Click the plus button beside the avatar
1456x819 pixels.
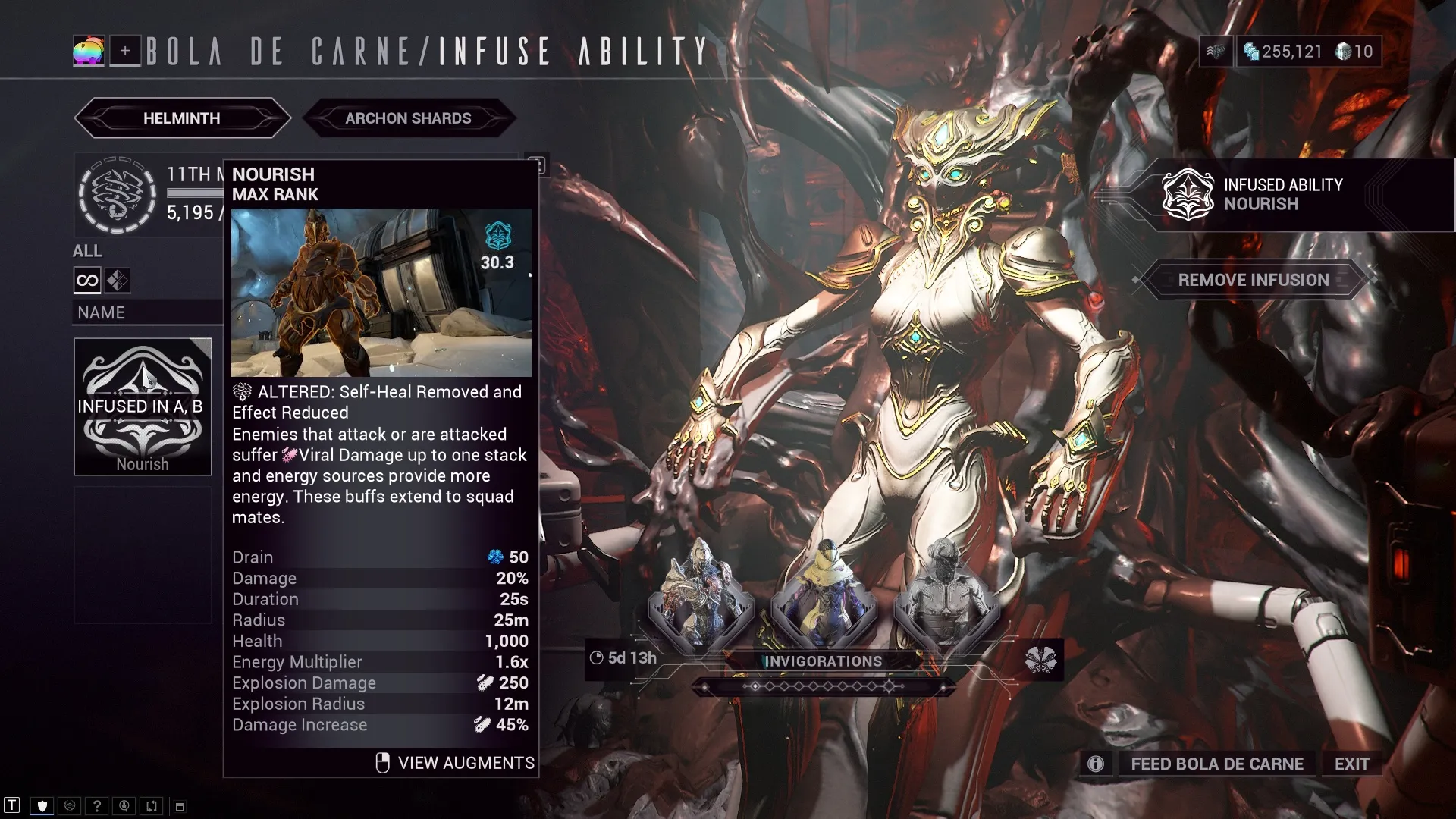pyautogui.click(x=125, y=51)
